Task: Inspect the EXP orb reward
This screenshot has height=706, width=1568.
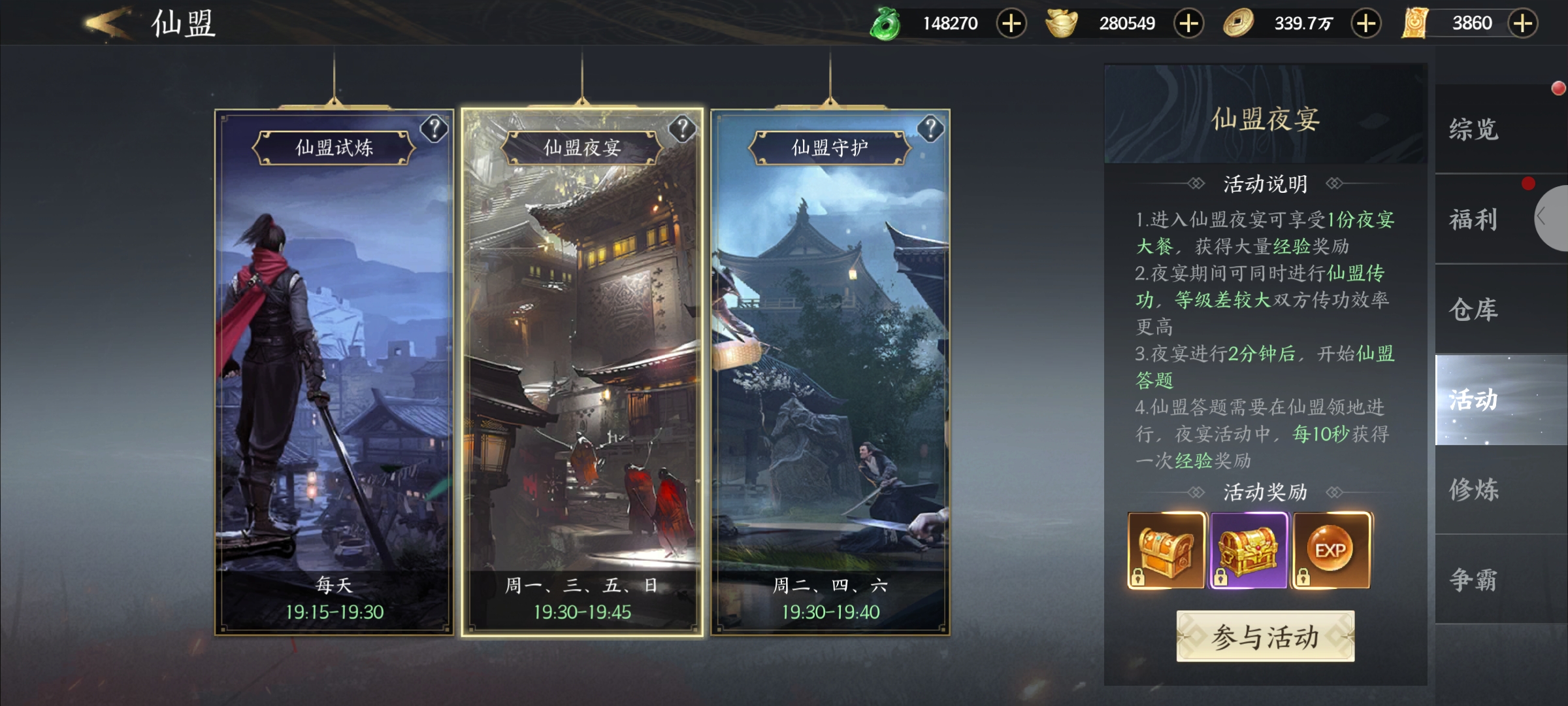Action: pos(1331,550)
